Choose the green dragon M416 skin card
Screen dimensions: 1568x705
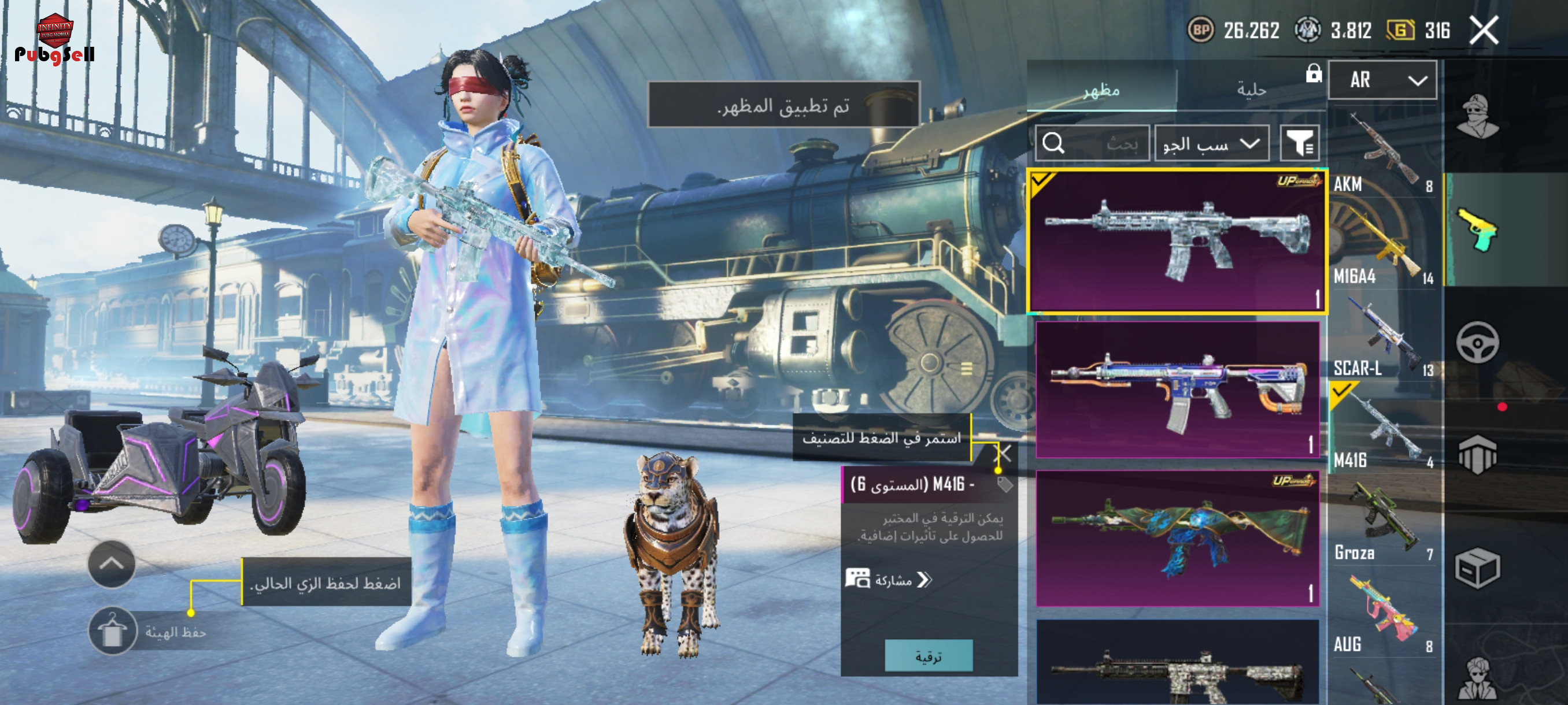[x=1177, y=538]
